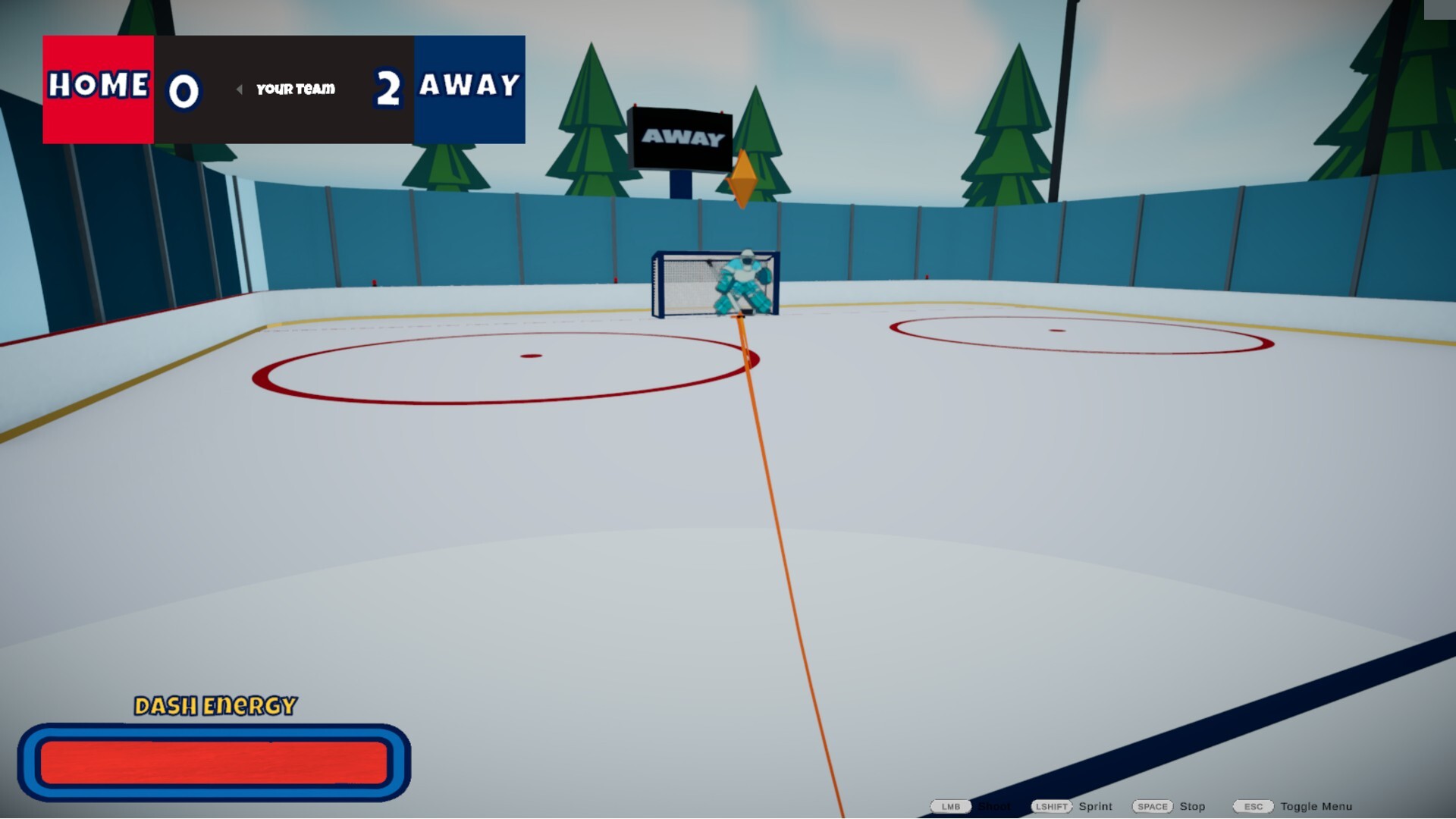Click the HOME team red emblem
The height and width of the screenshot is (819, 1456).
(97, 87)
